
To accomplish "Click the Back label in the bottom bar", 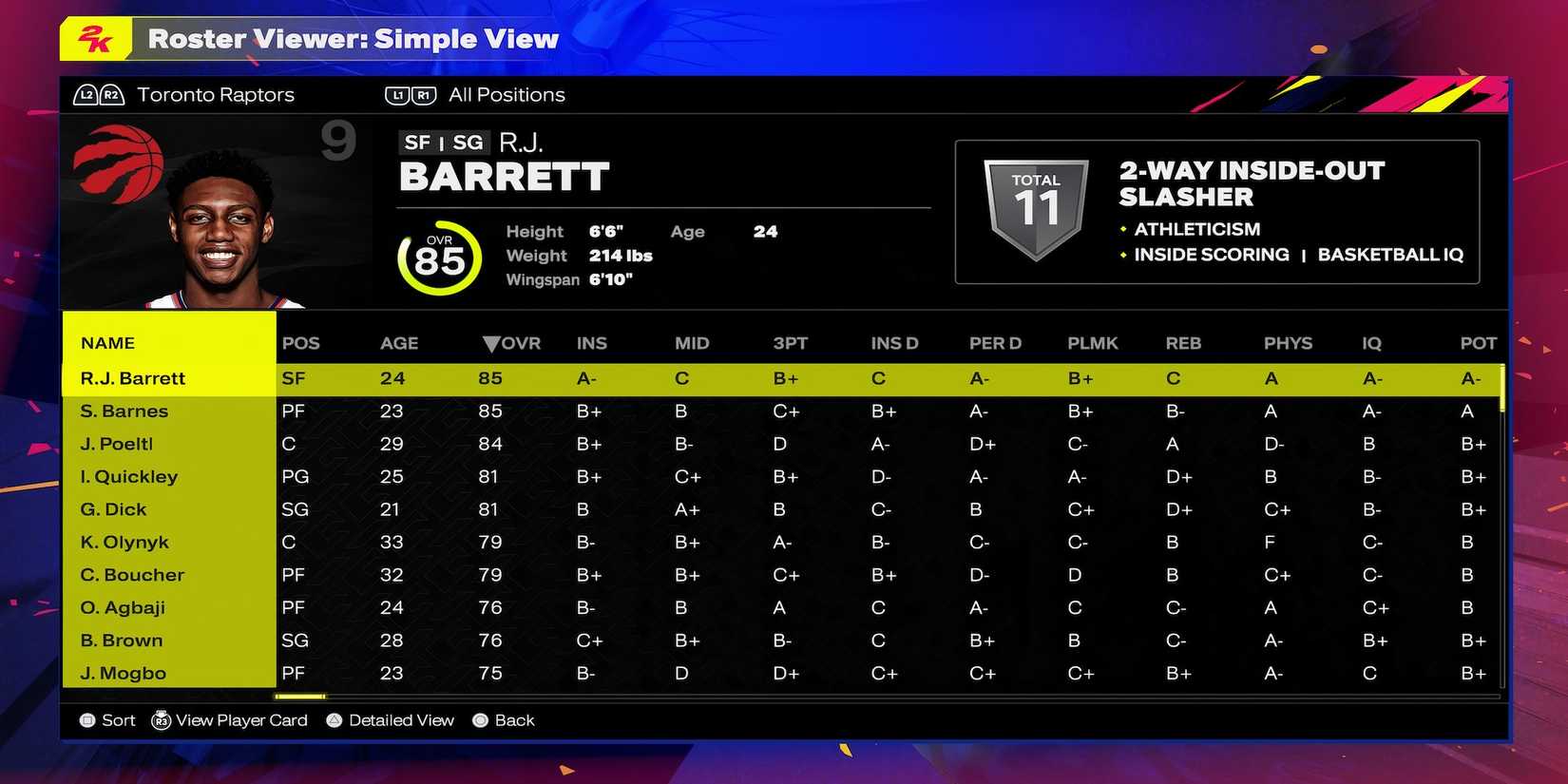I will [513, 720].
